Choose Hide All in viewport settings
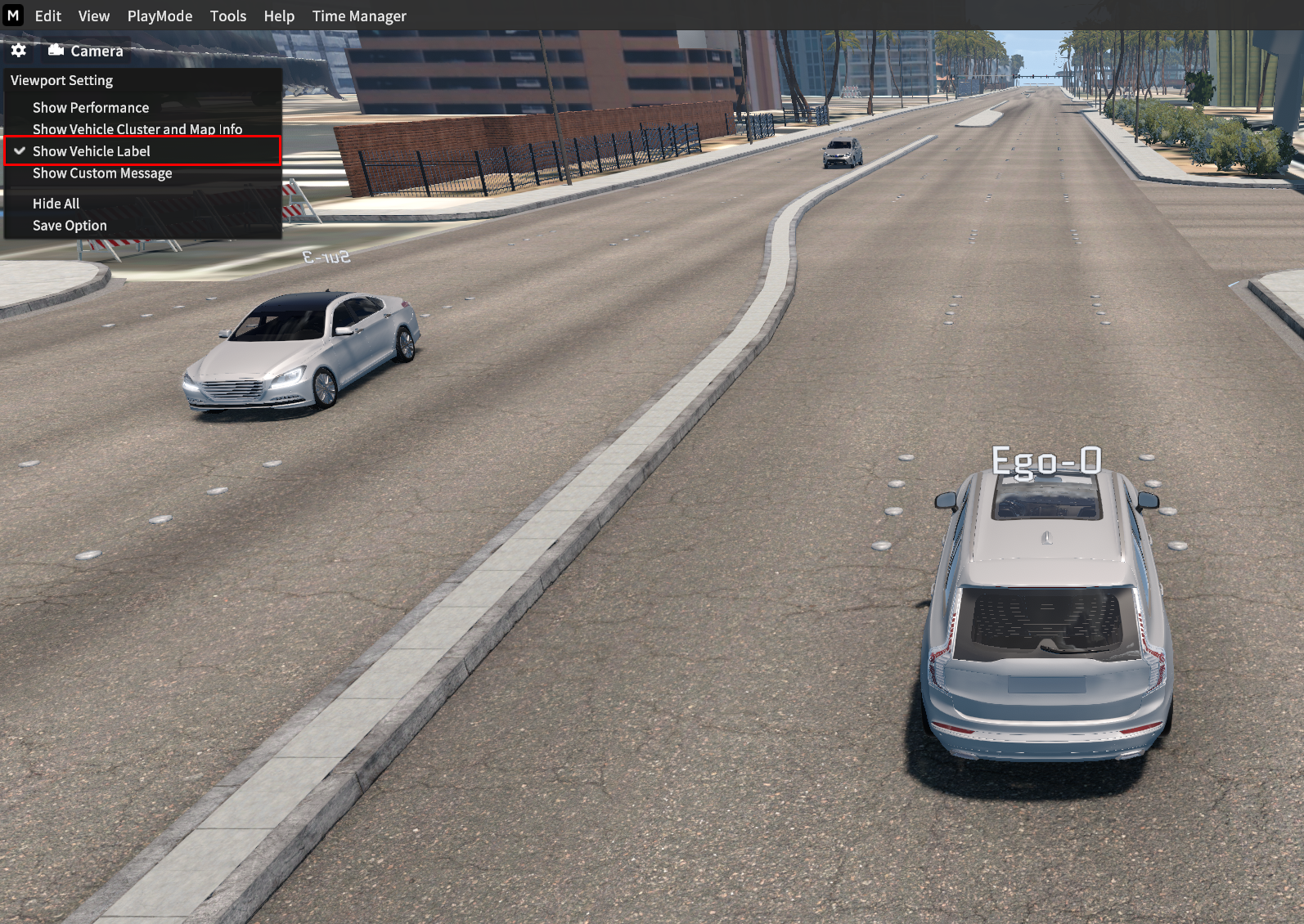1304x924 pixels. (56, 204)
